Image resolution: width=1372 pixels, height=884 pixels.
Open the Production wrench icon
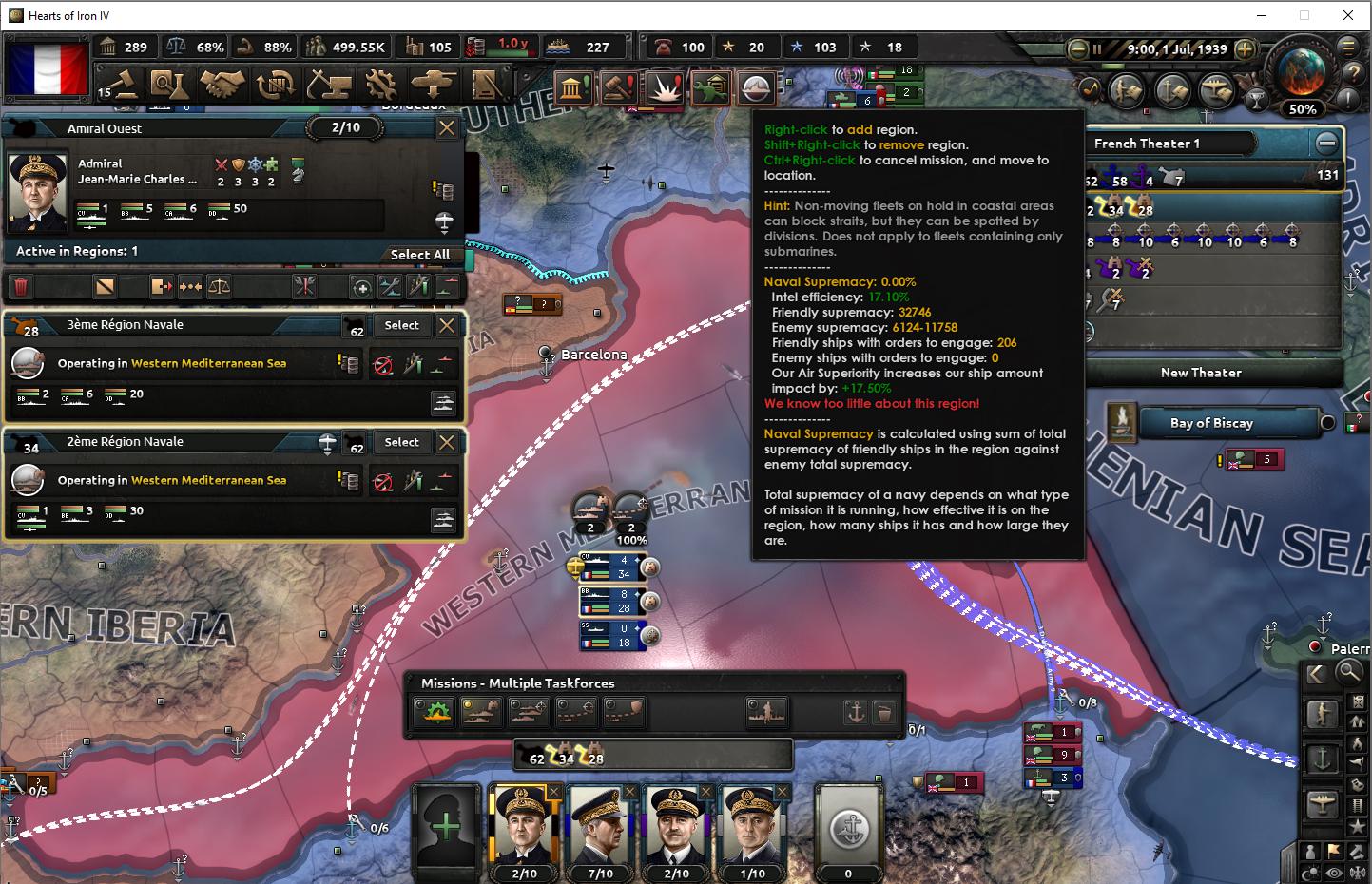click(380, 84)
